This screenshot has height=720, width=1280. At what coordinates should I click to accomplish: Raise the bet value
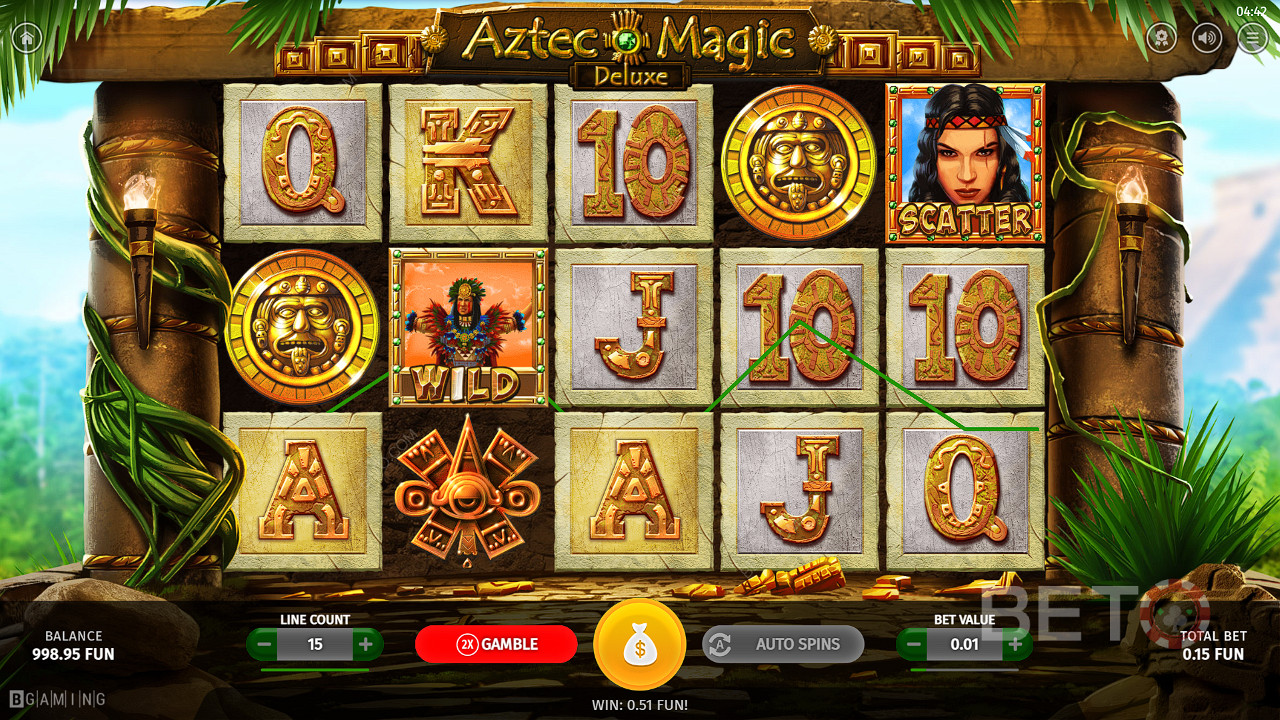(x=1015, y=645)
